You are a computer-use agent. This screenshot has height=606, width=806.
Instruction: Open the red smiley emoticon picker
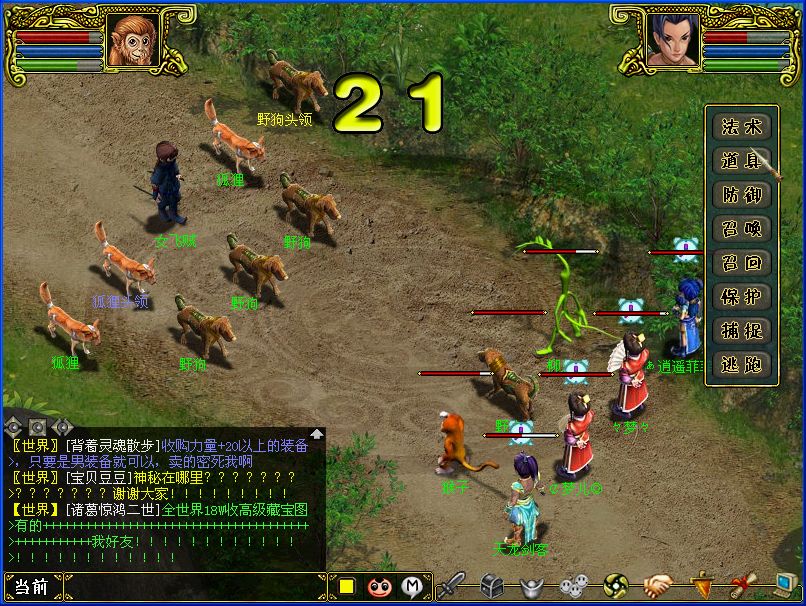point(378,587)
